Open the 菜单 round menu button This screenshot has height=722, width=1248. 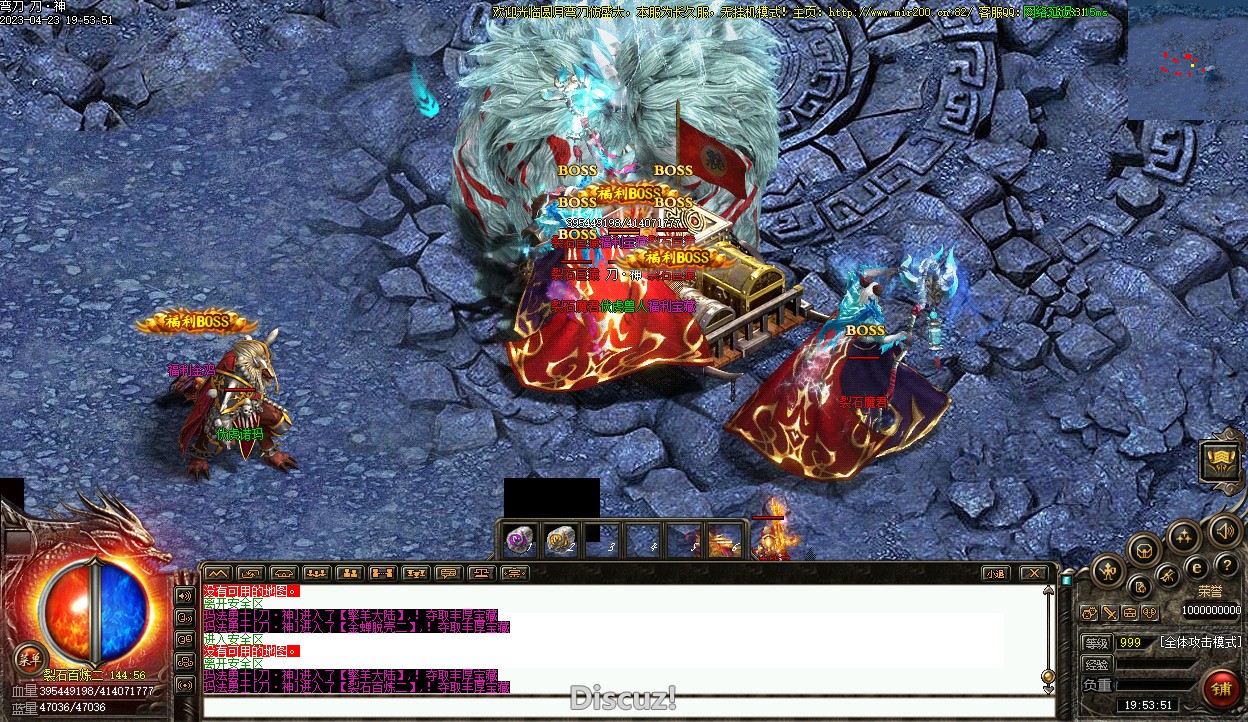tap(30, 657)
